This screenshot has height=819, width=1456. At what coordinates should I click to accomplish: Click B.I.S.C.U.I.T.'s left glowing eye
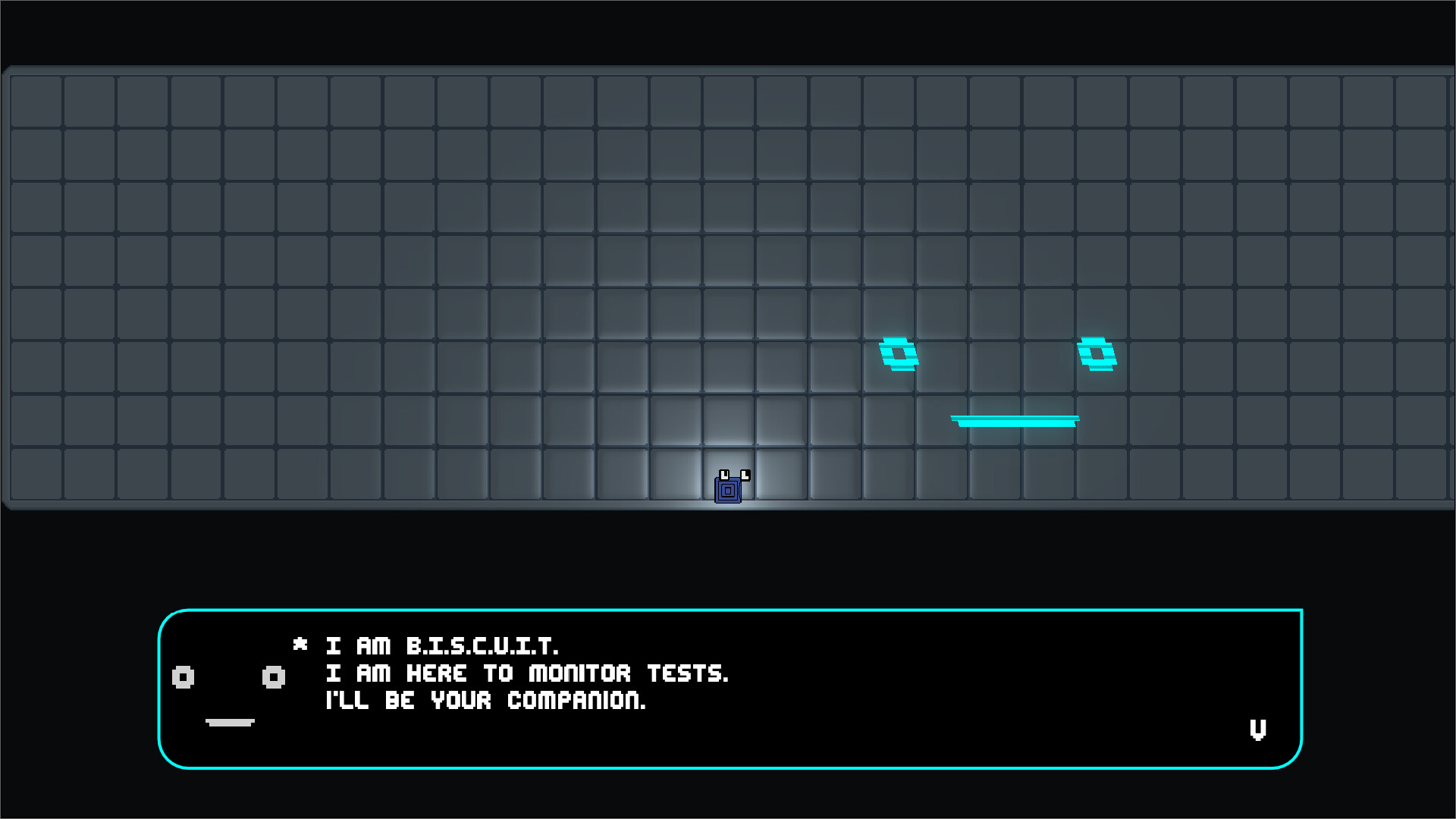(899, 353)
